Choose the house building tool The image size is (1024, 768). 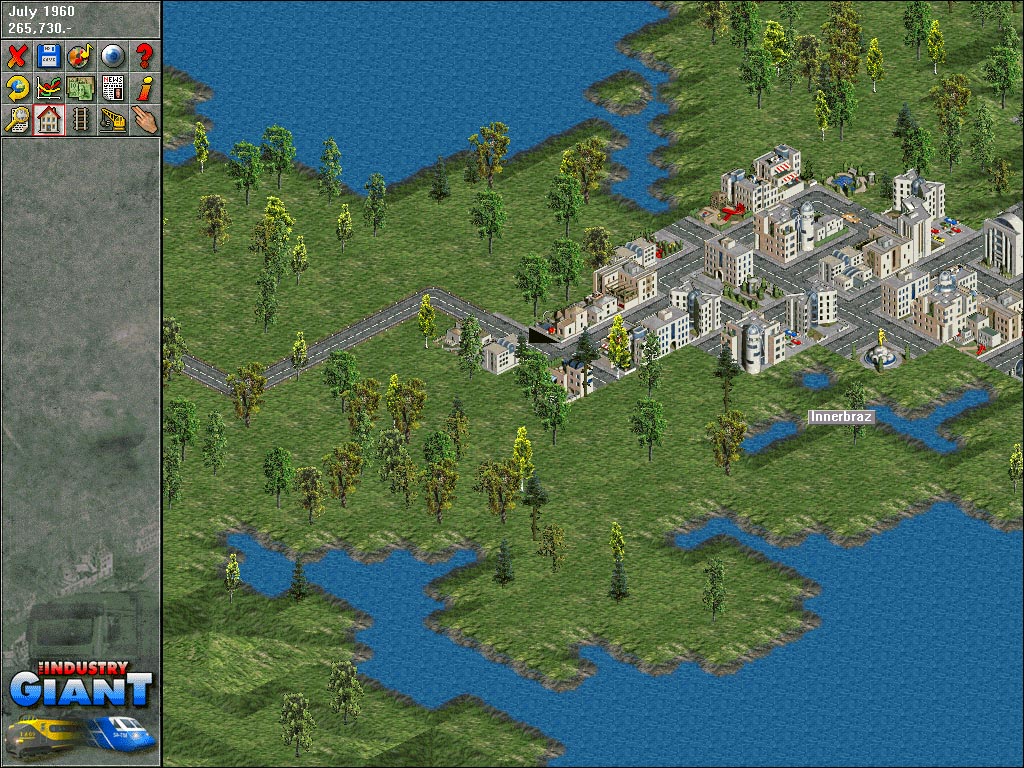[x=48, y=120]
